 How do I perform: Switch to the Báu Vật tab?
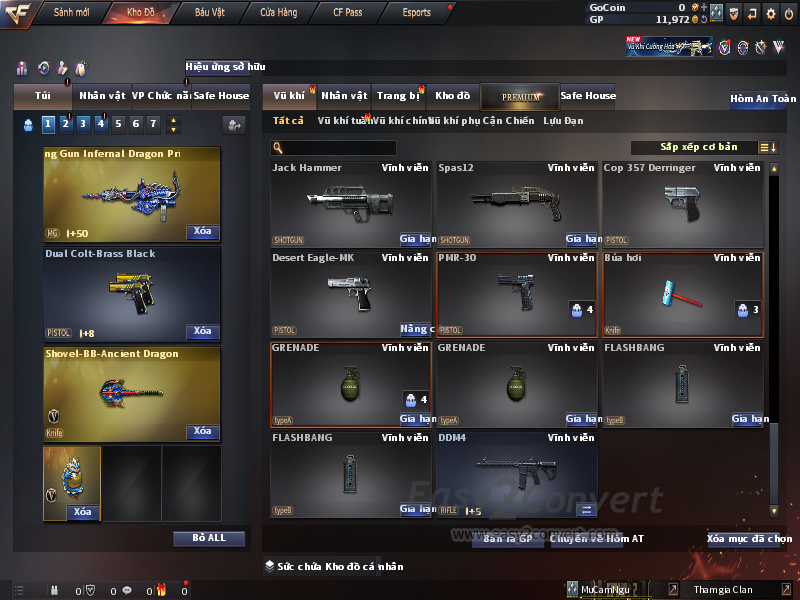pyautogui.click(x=210, y=13)
